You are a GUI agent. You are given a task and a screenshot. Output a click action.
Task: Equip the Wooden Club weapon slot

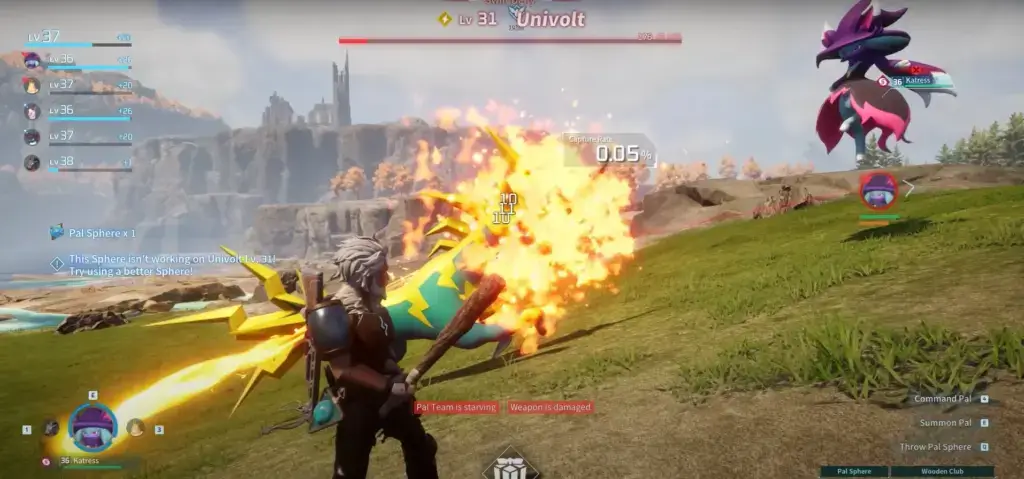(943, 471)
